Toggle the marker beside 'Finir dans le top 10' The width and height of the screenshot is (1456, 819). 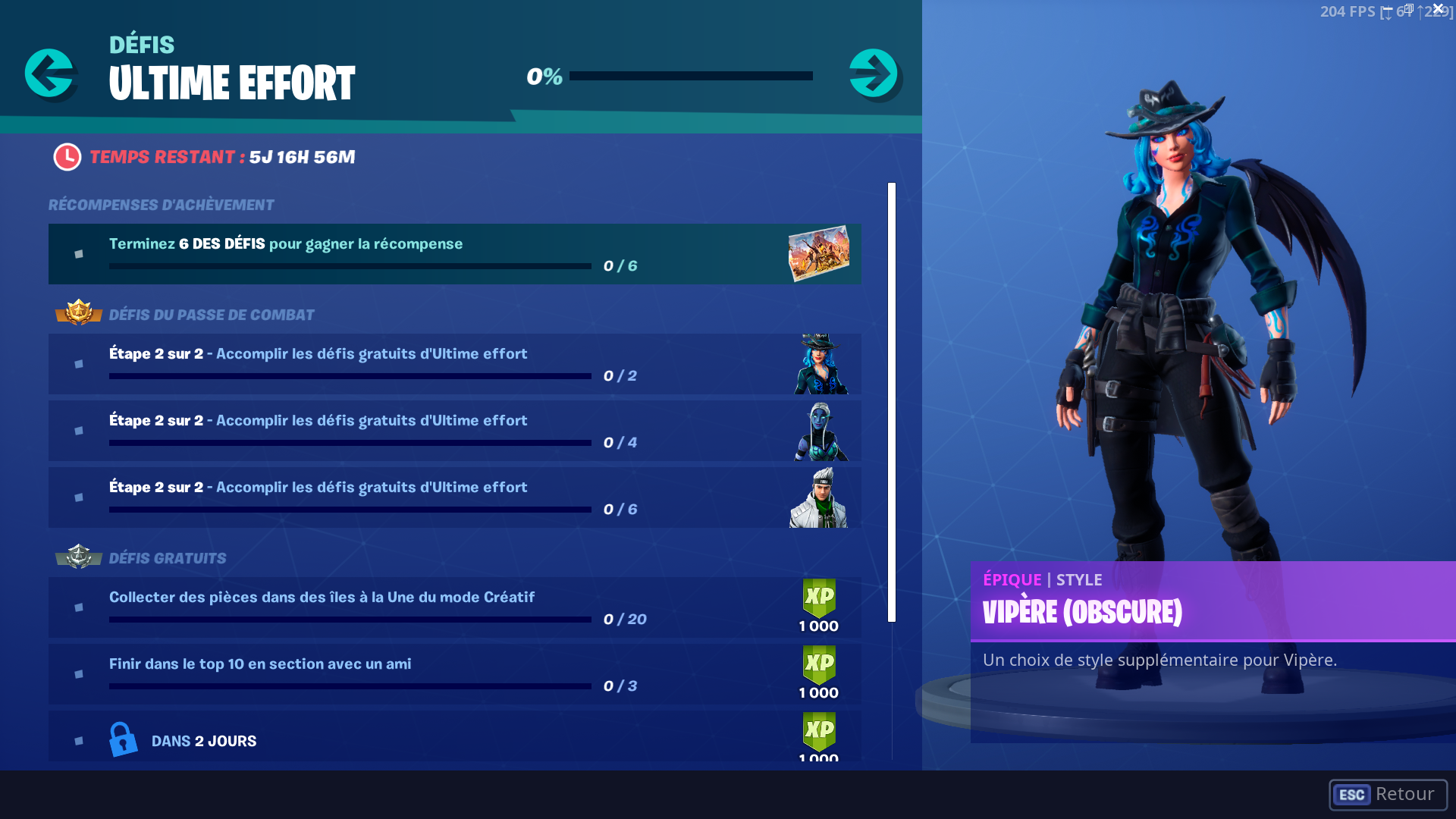[x=78, y=673]
